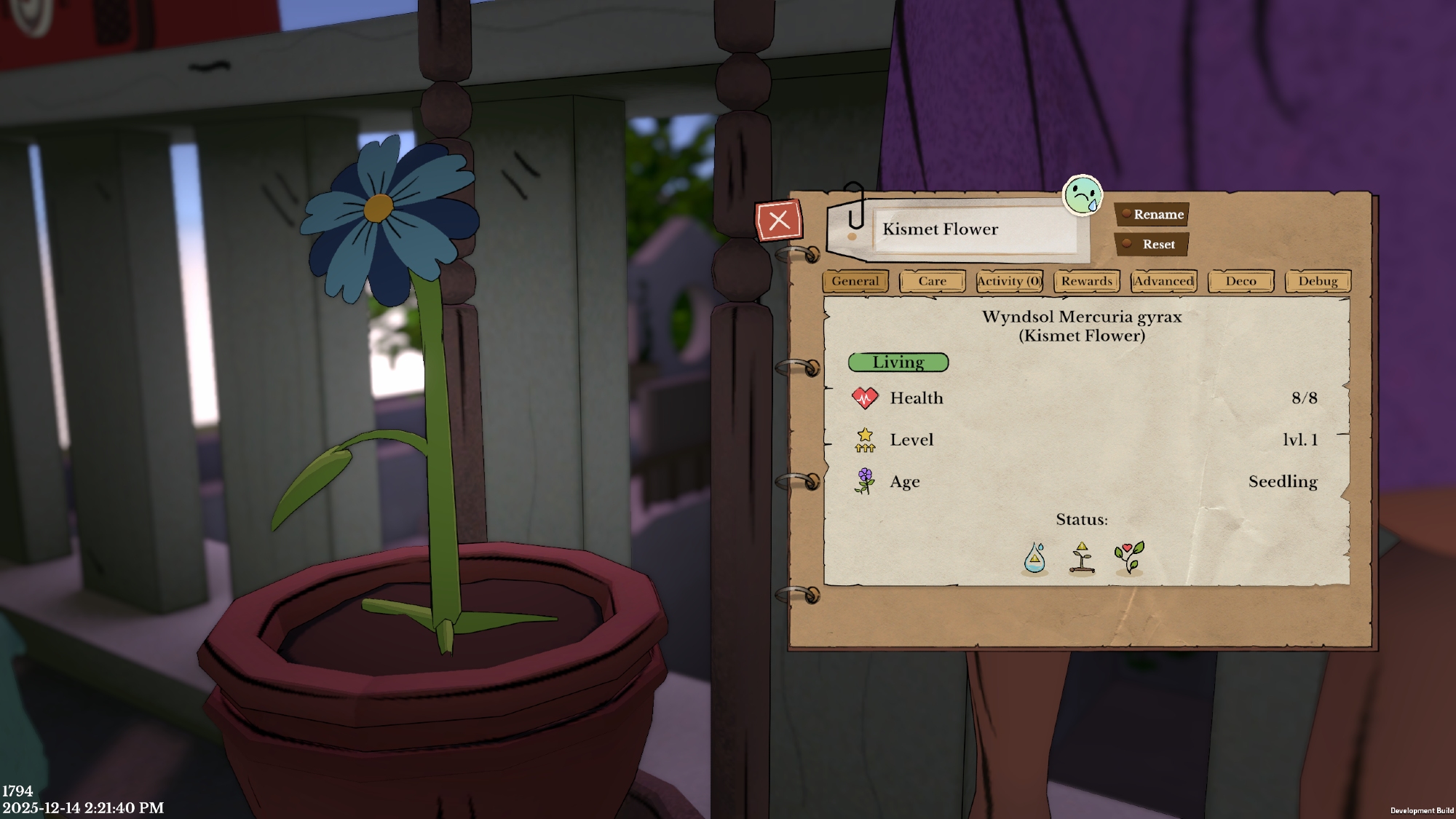Go to the Advanced tab
This screenshot has height=819, width=1456.
(1163, 281)
